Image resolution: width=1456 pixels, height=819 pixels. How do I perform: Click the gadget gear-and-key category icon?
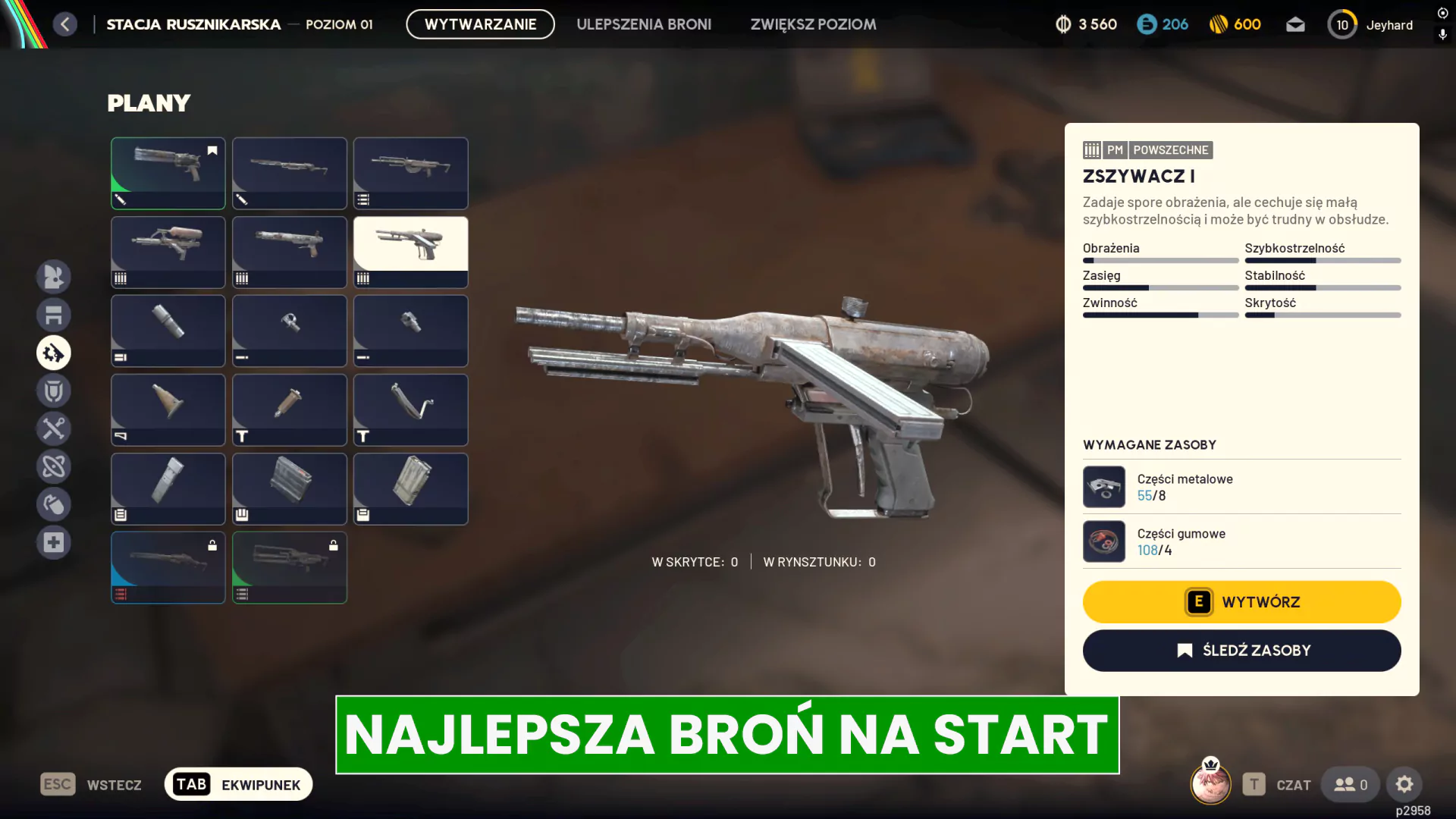54,353
